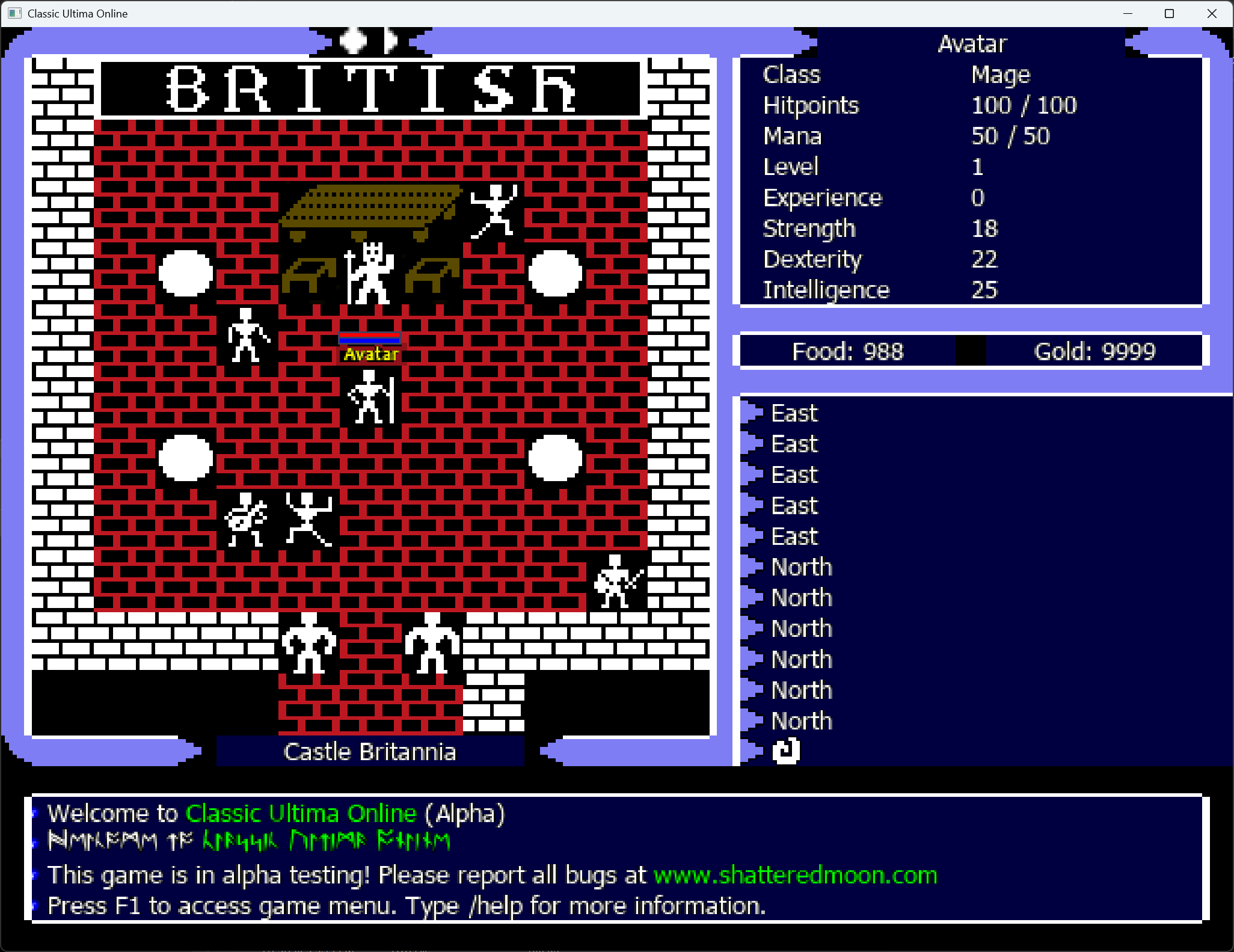Maximize the game window
This screenshot has width=1234, height=952.
(1169, 13)
